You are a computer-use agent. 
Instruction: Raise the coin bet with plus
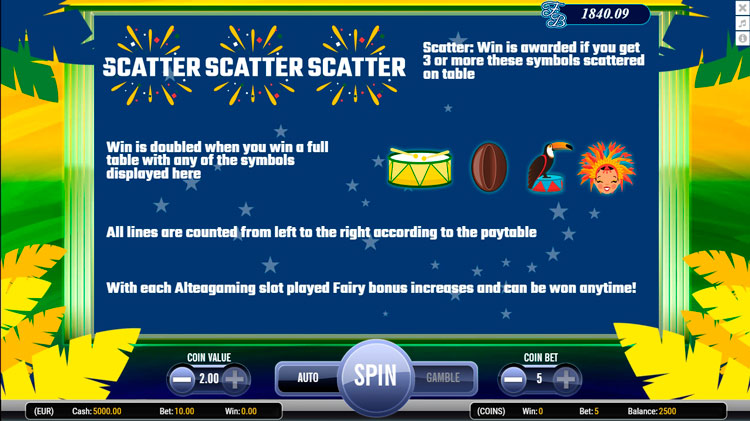pos(566,380)
